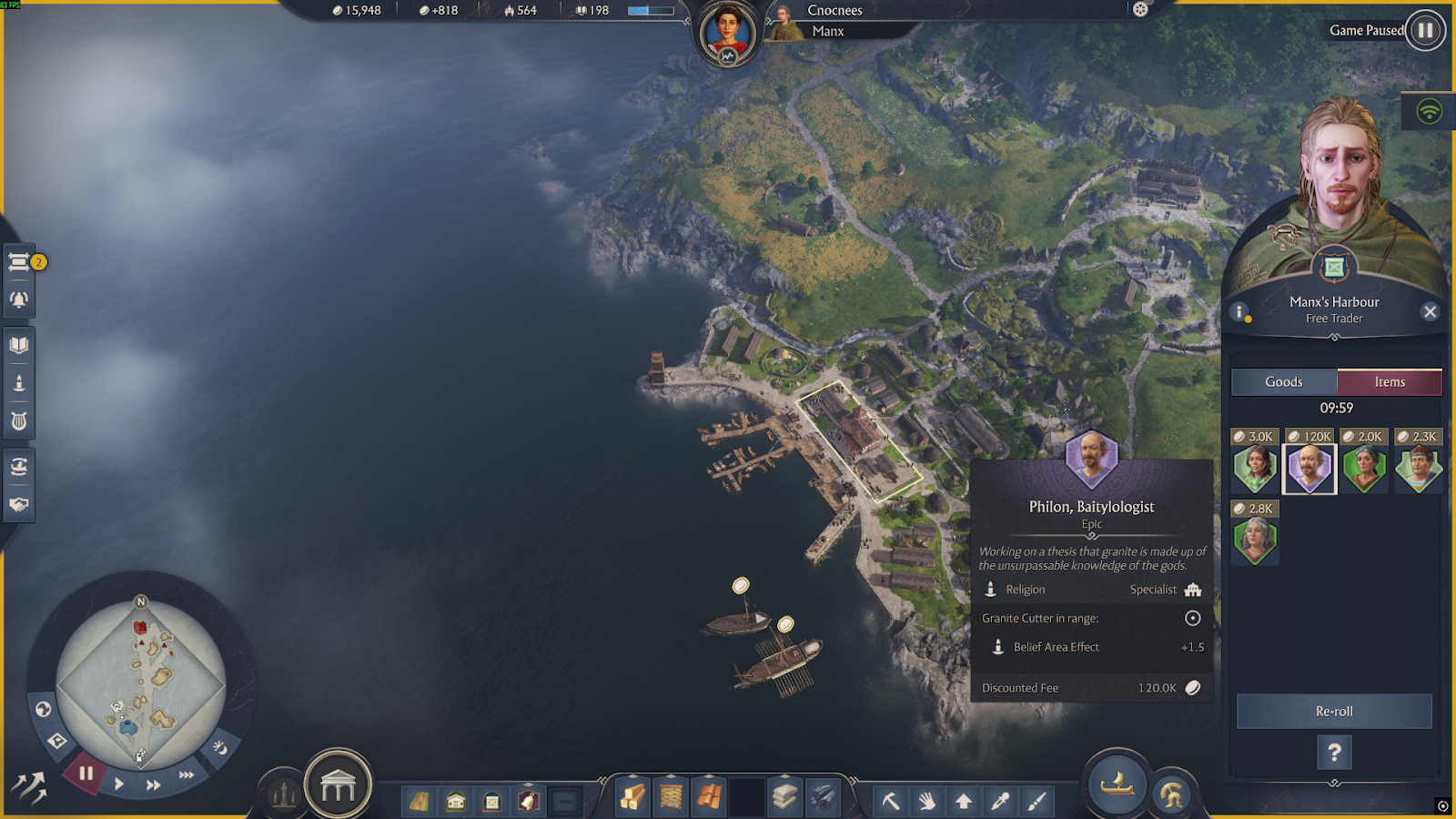
Task: Open the handshake diplomacy menu
Action: click(x=19, y=505)
